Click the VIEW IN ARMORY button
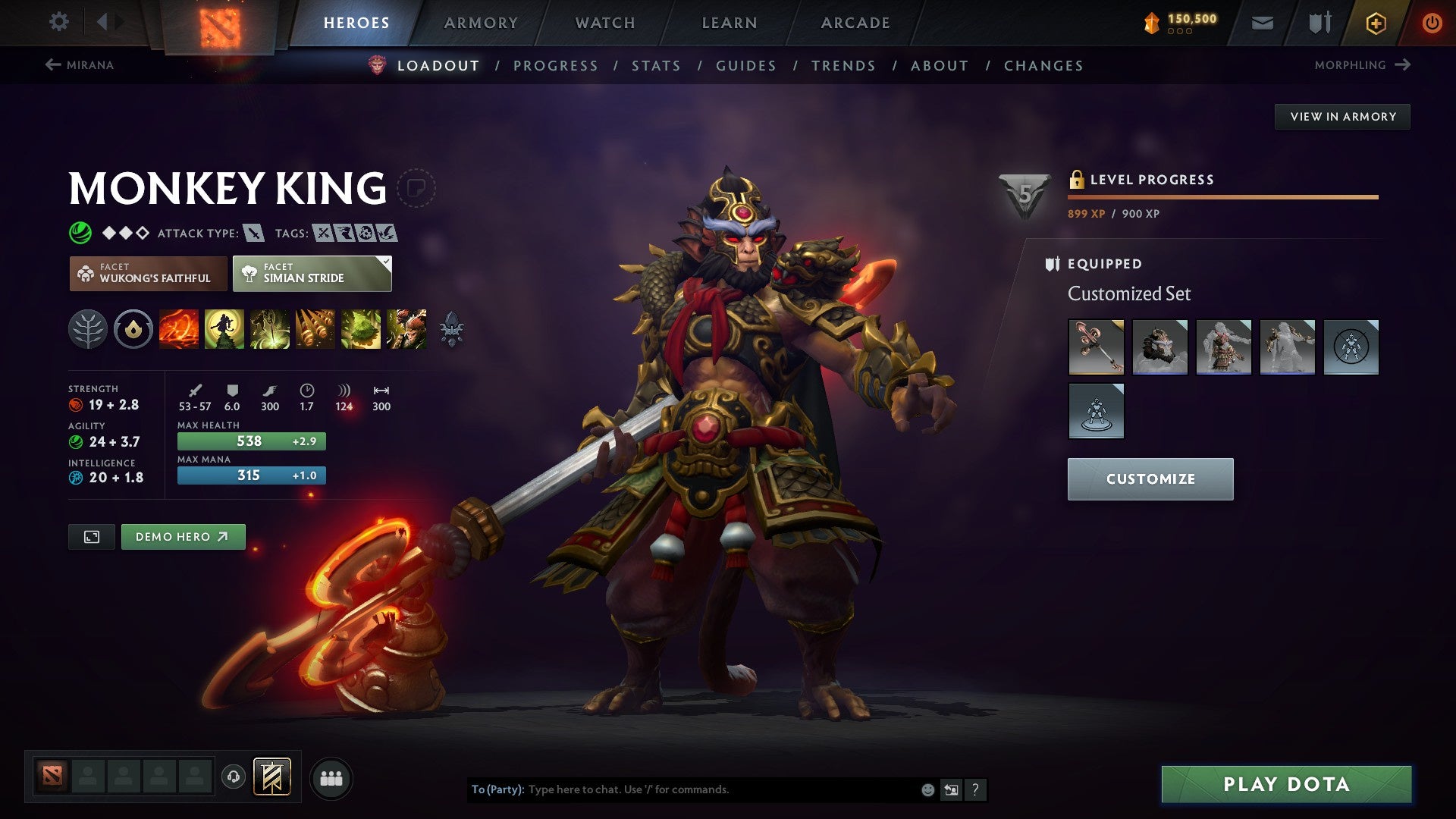 1343,116
